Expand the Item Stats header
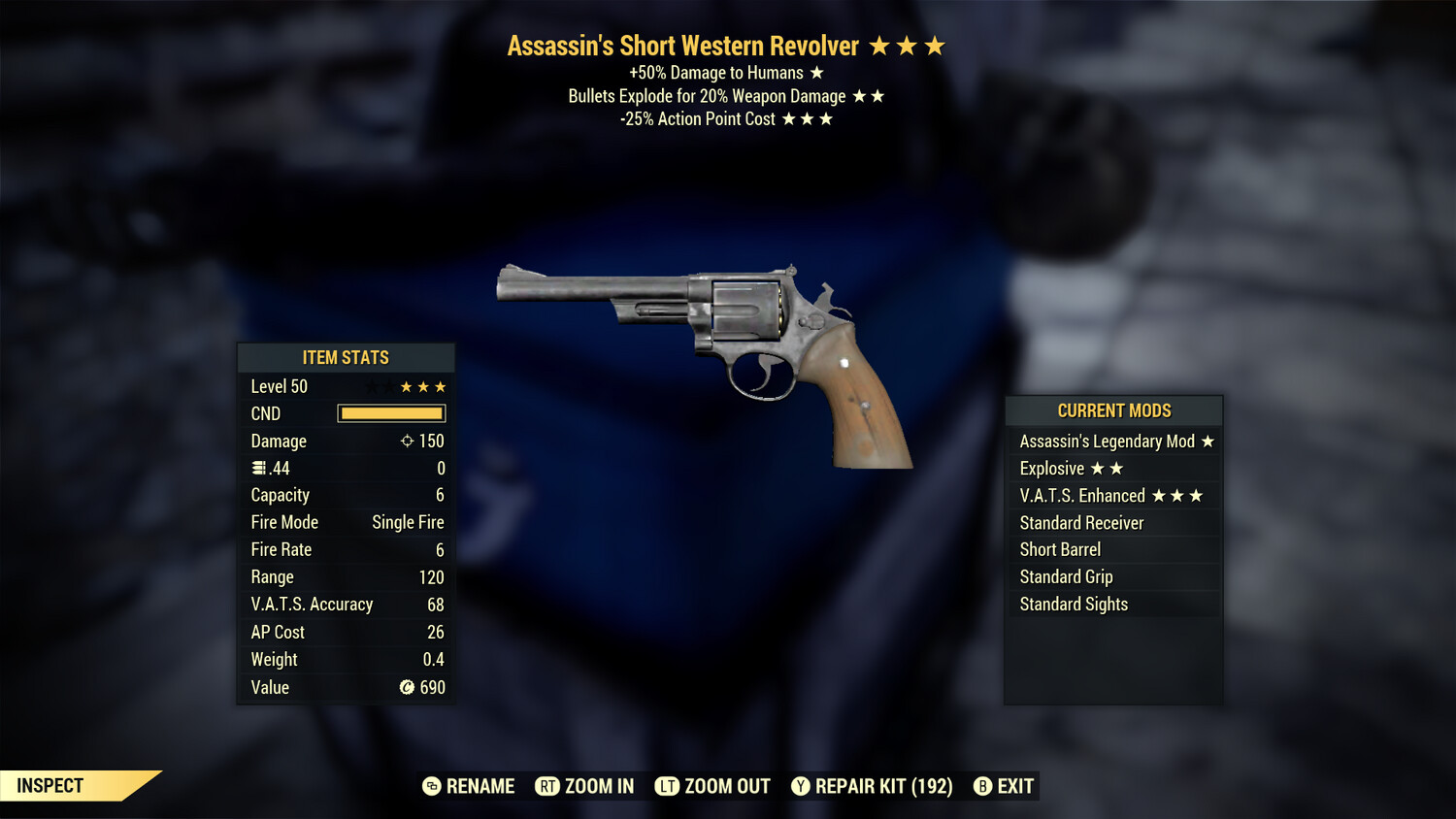 click(345, 357)
